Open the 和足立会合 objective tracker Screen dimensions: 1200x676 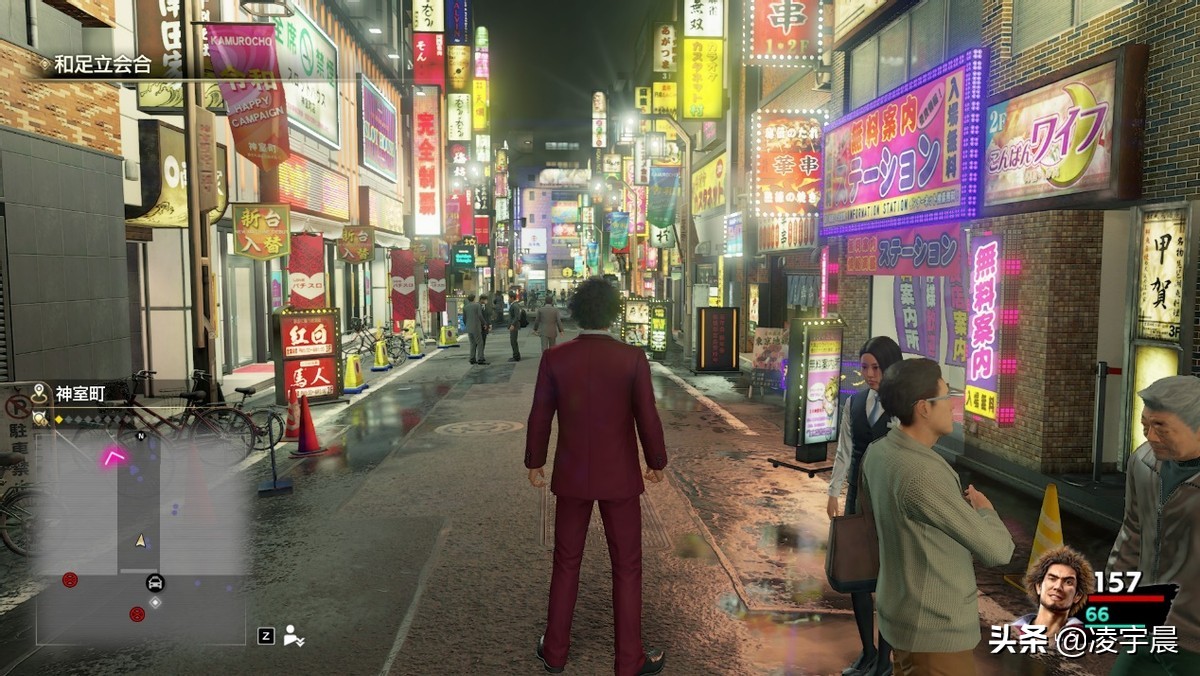[102, 65]
